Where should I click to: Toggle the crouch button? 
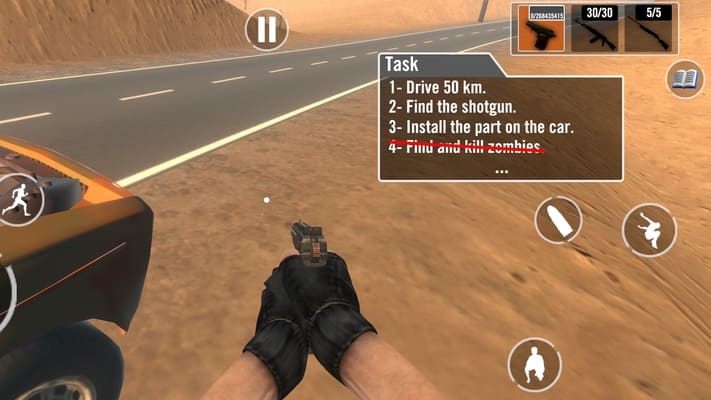(x=534, y=364)
